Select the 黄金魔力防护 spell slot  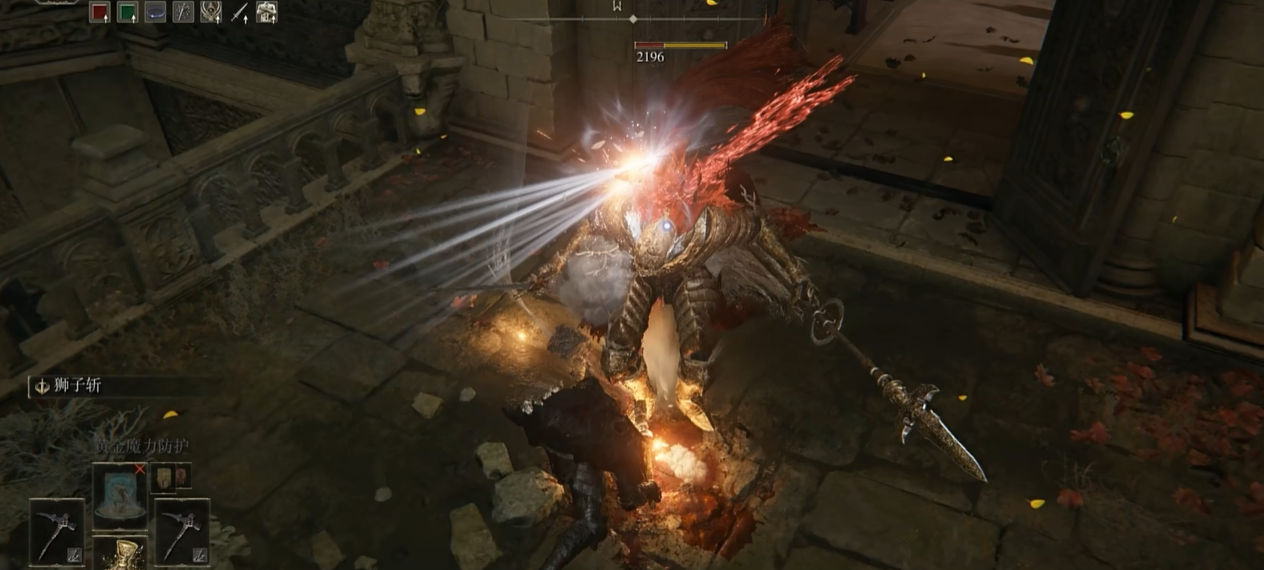[x=119, y=495]
